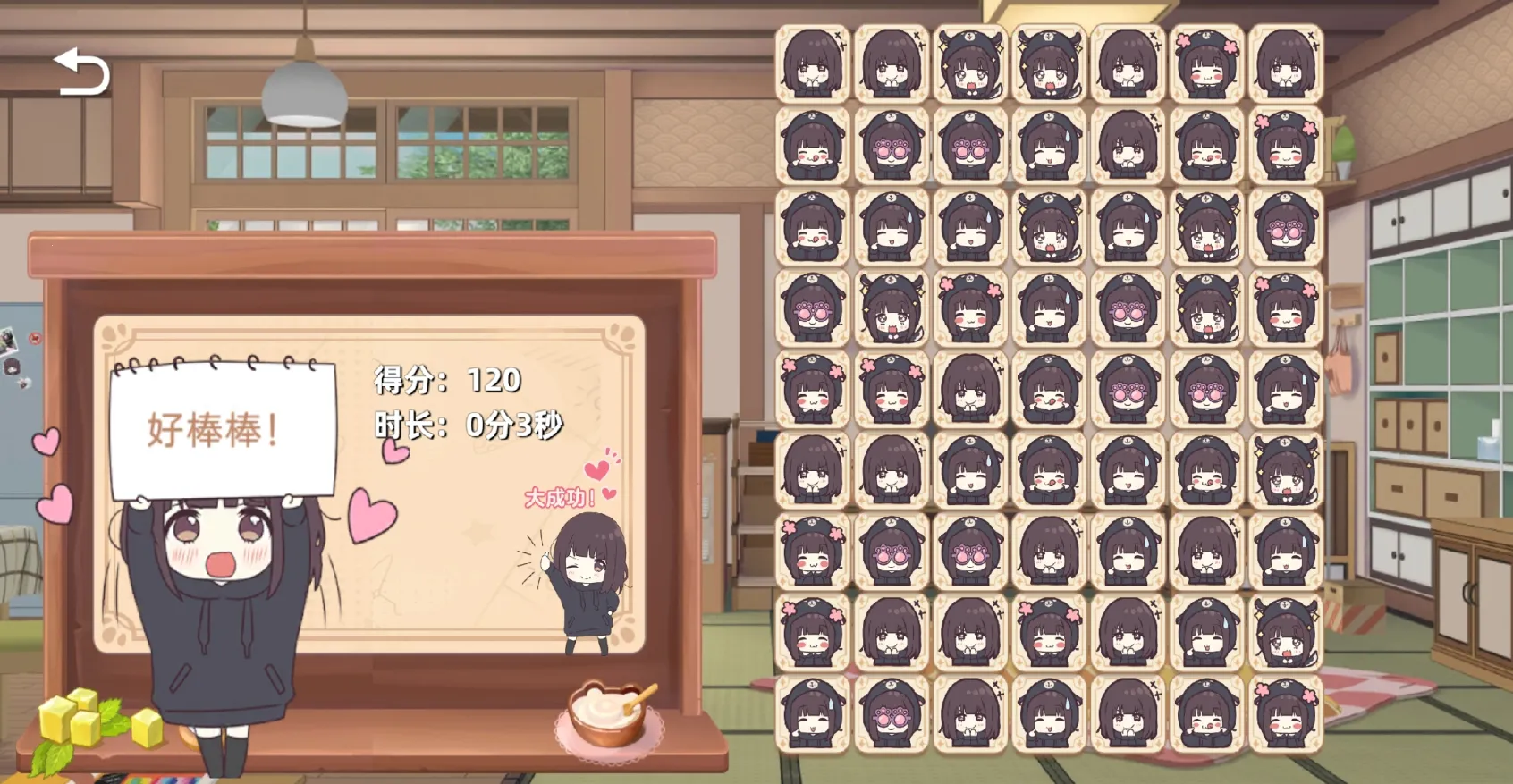Image resolution: width=1513 pixels, height=784 pixels.
Task: Select the pink paw-glasses girl tile
Action: pos(890,146)
